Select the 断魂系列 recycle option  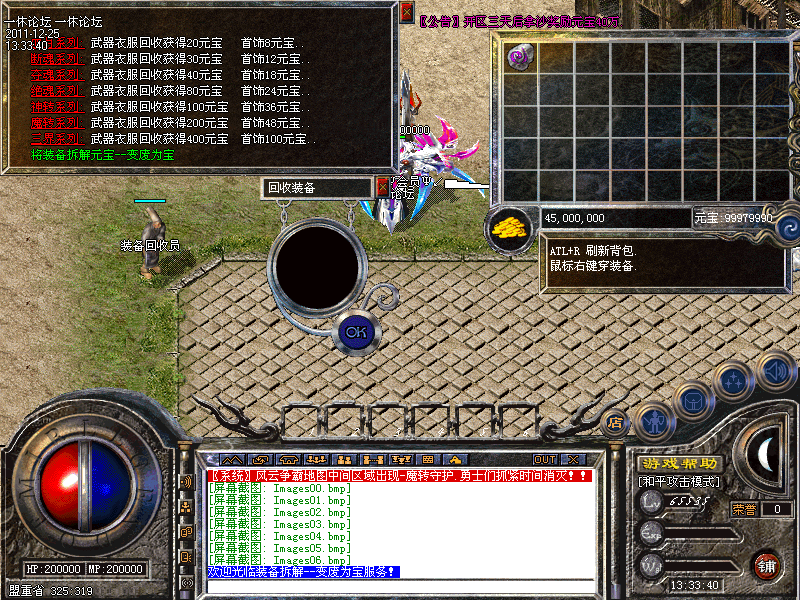tap(56, 59)
